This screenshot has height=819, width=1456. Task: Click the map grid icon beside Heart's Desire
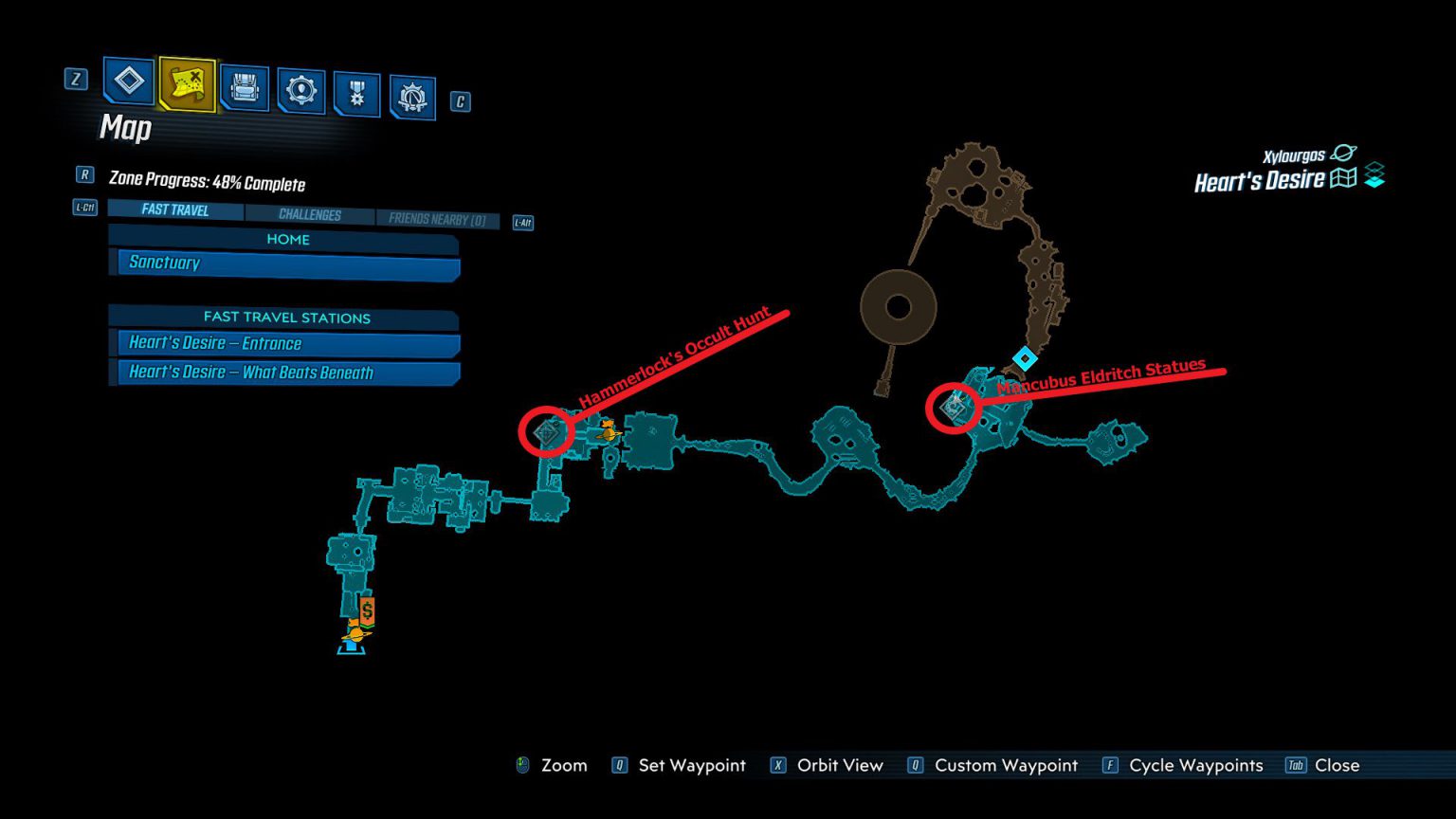pos(1345,178)
